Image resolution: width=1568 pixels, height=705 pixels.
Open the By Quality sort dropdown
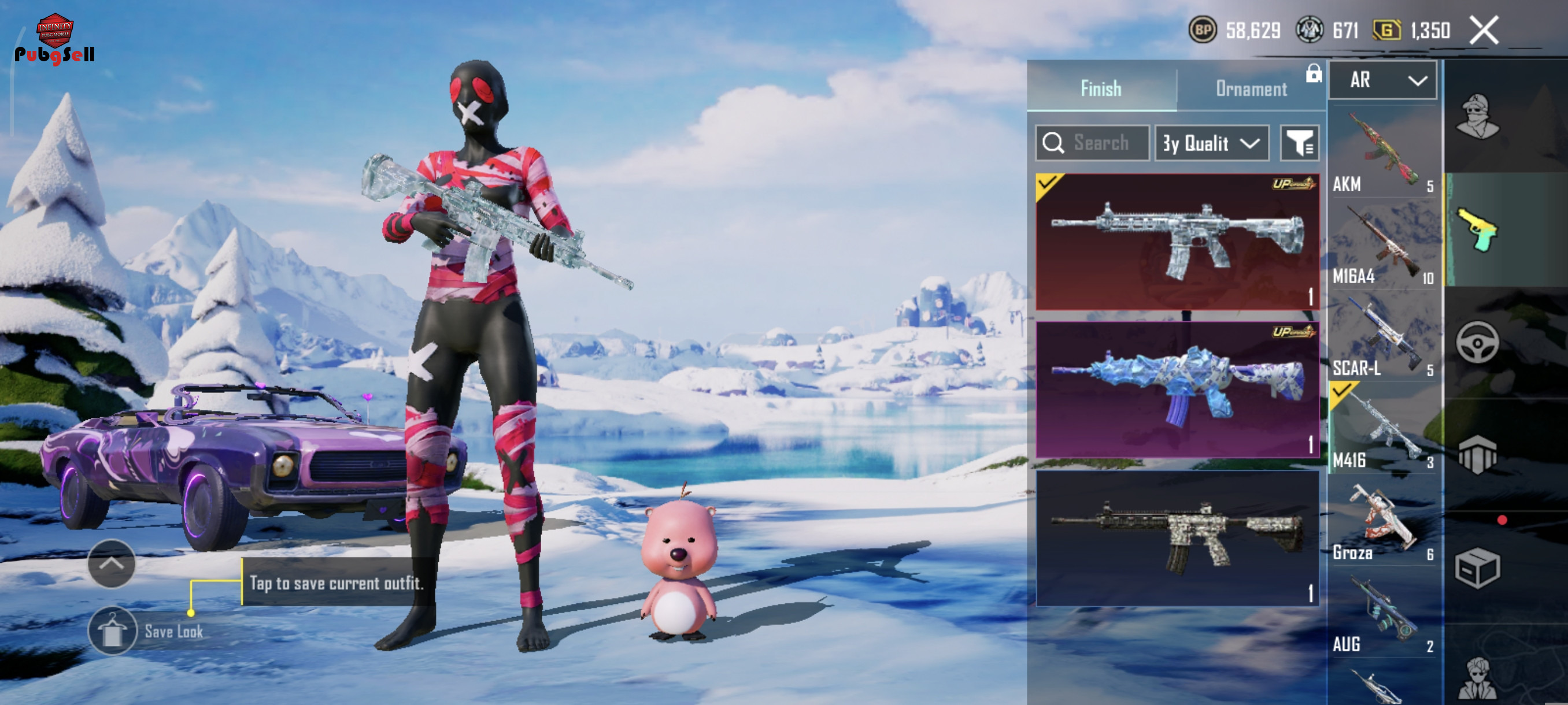[x=1211, y=143]
